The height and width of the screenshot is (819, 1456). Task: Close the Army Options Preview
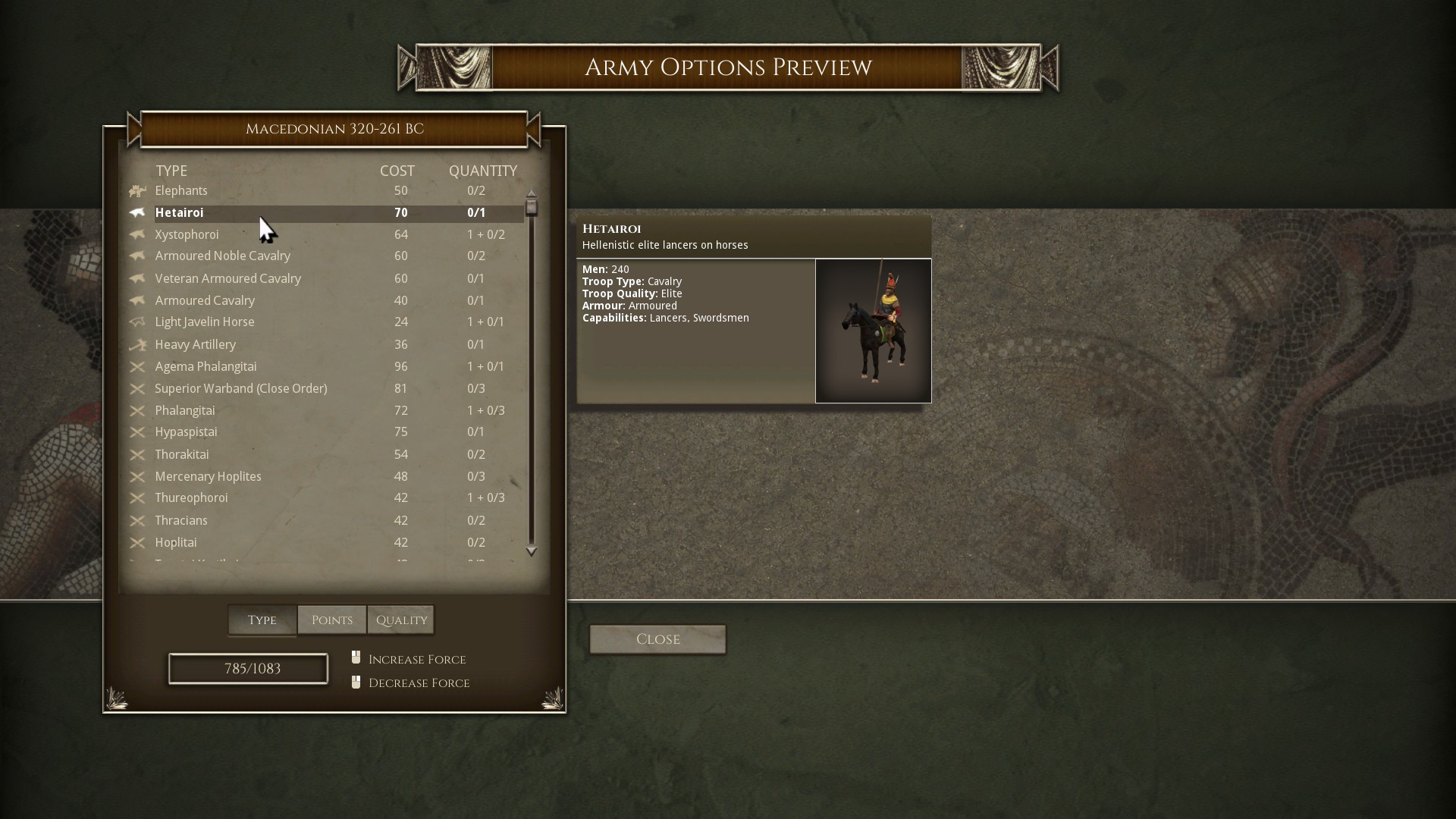click(x=657, y=639)
